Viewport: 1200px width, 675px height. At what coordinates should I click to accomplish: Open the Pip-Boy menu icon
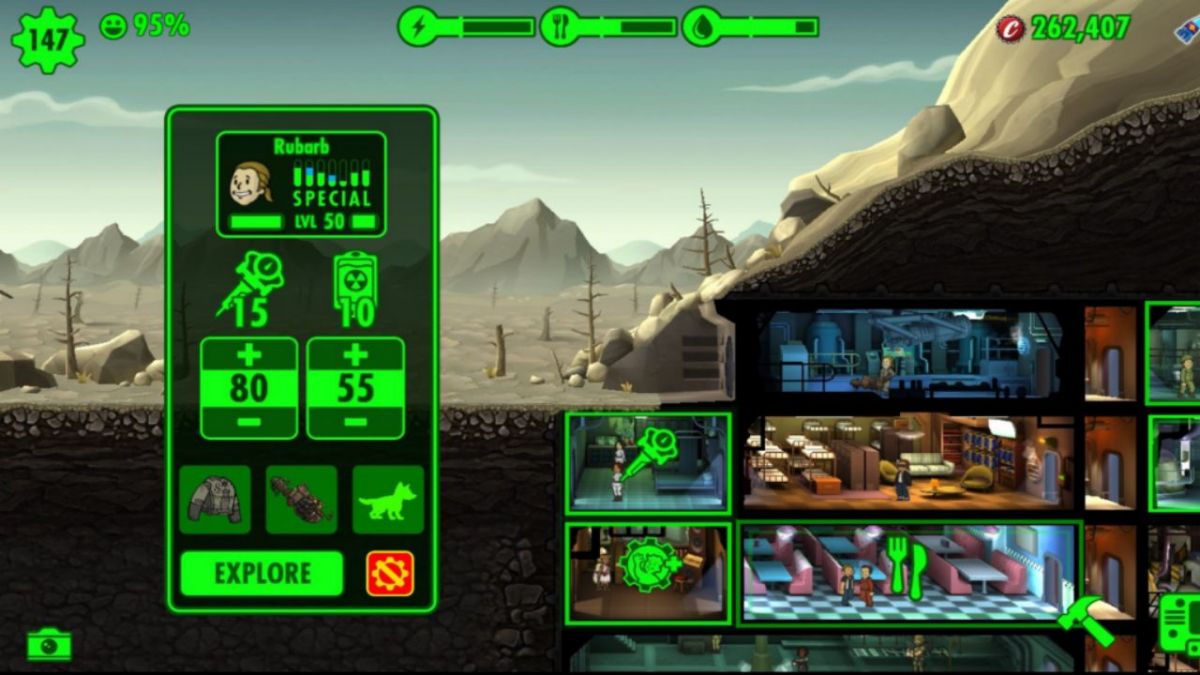click(x=1180, y=625)
